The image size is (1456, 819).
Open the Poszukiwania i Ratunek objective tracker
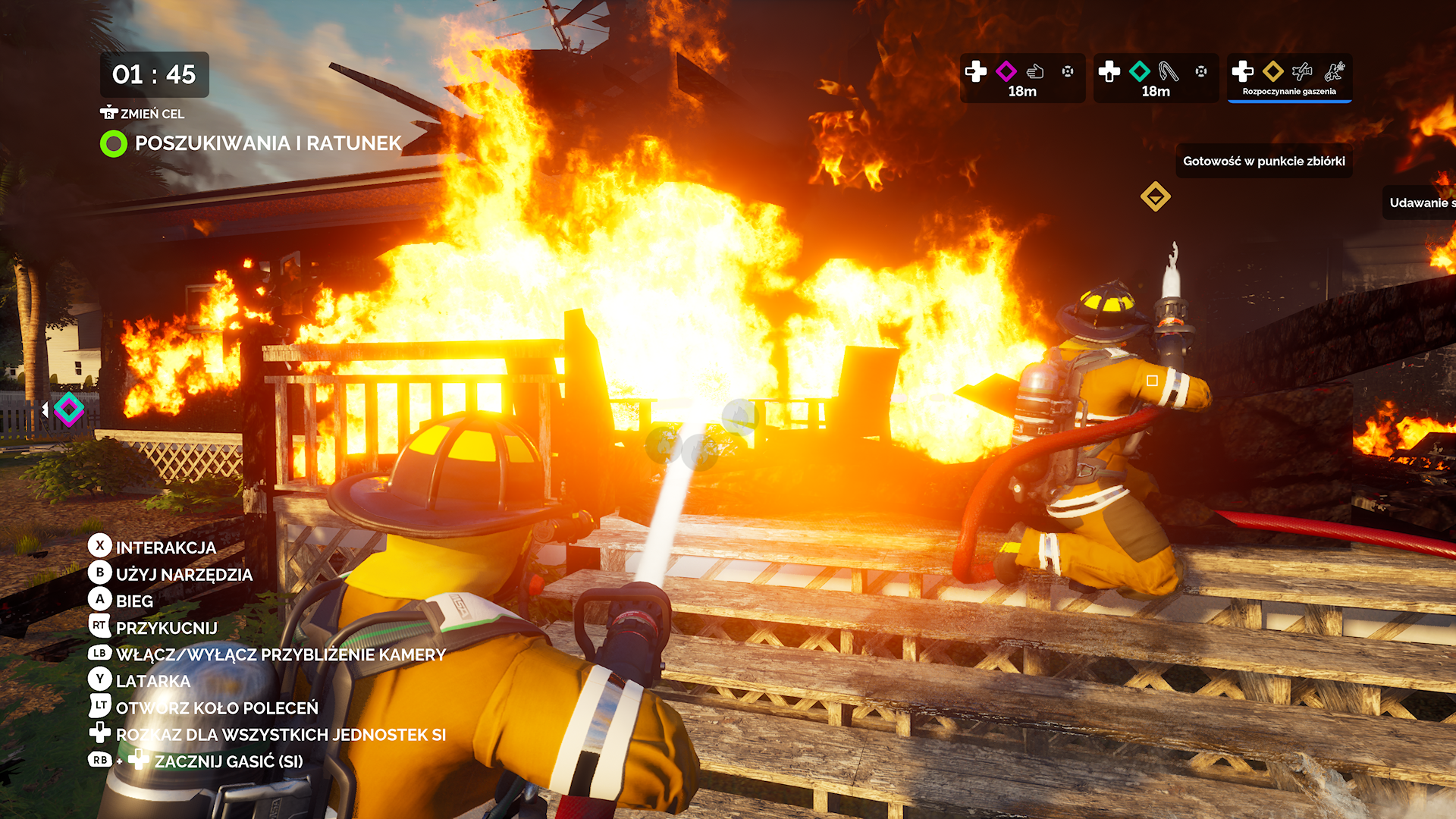(x=268, y=143)
